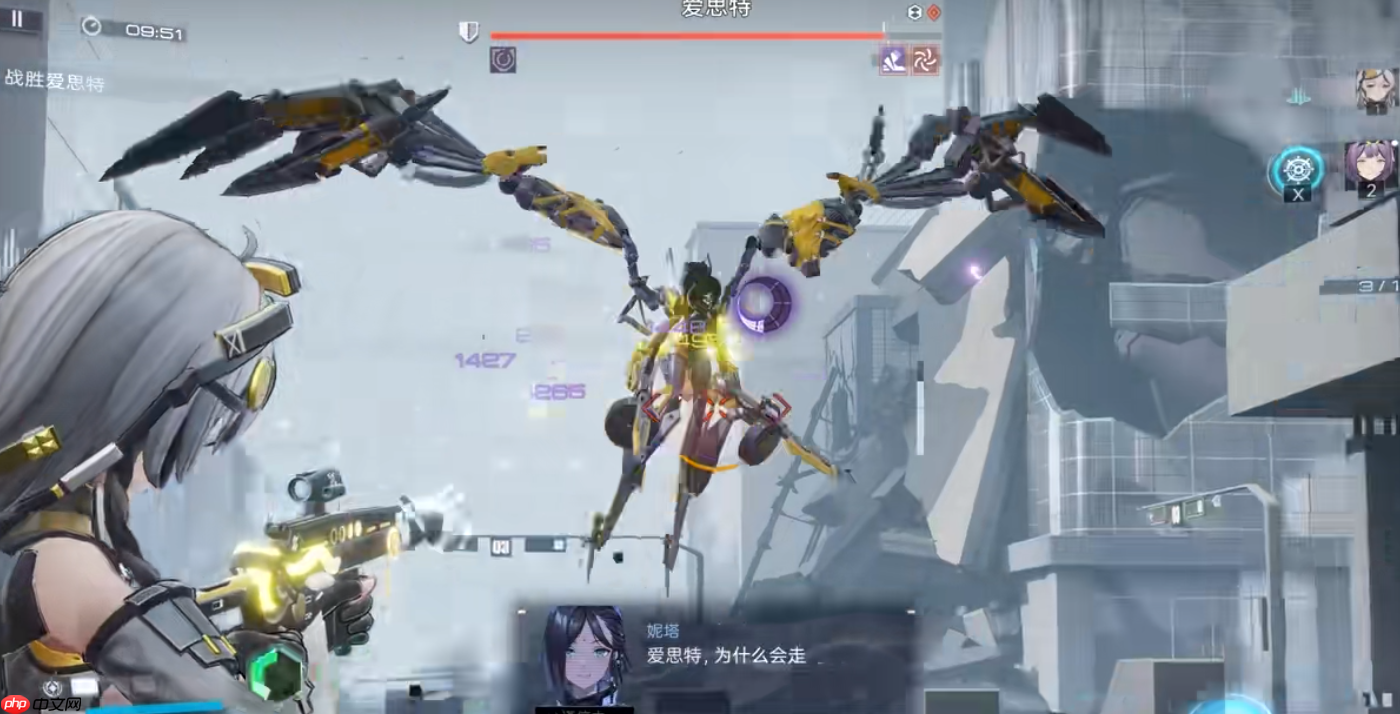
Task: Inspect the boss's red swirl status icon
Action: click(x=925, y=60)
